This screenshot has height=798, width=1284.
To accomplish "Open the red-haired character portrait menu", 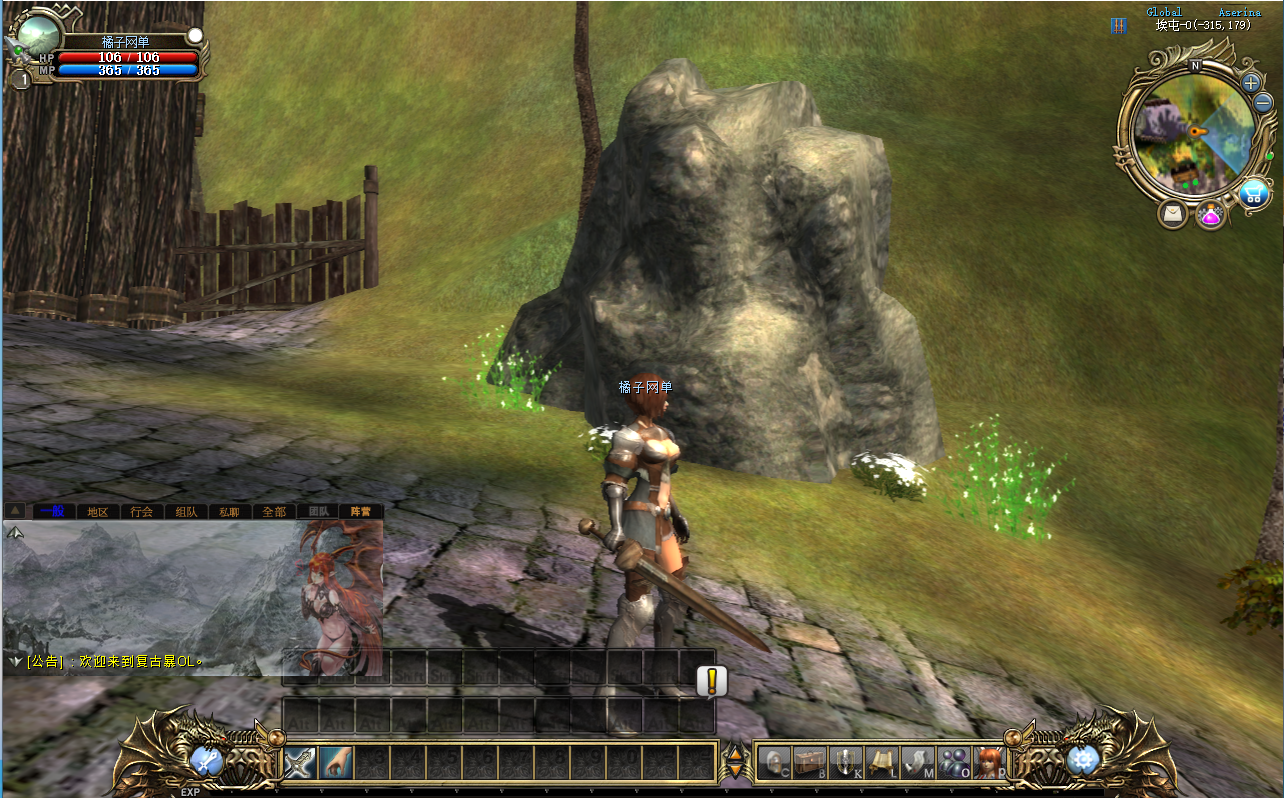I will 988,763.
